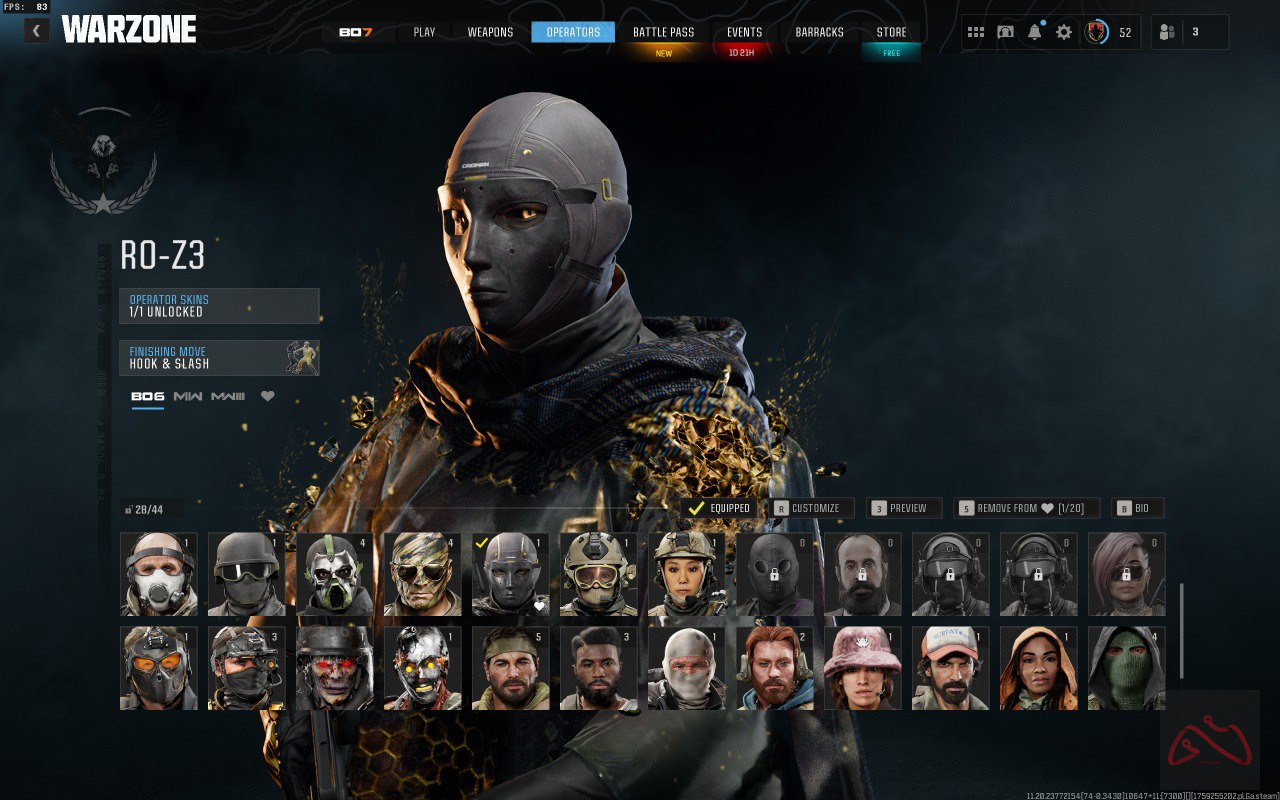Show favorite operators with heart filter
Image resolution: width=1280 pixels, height=800 pixels.
point(267,396)
